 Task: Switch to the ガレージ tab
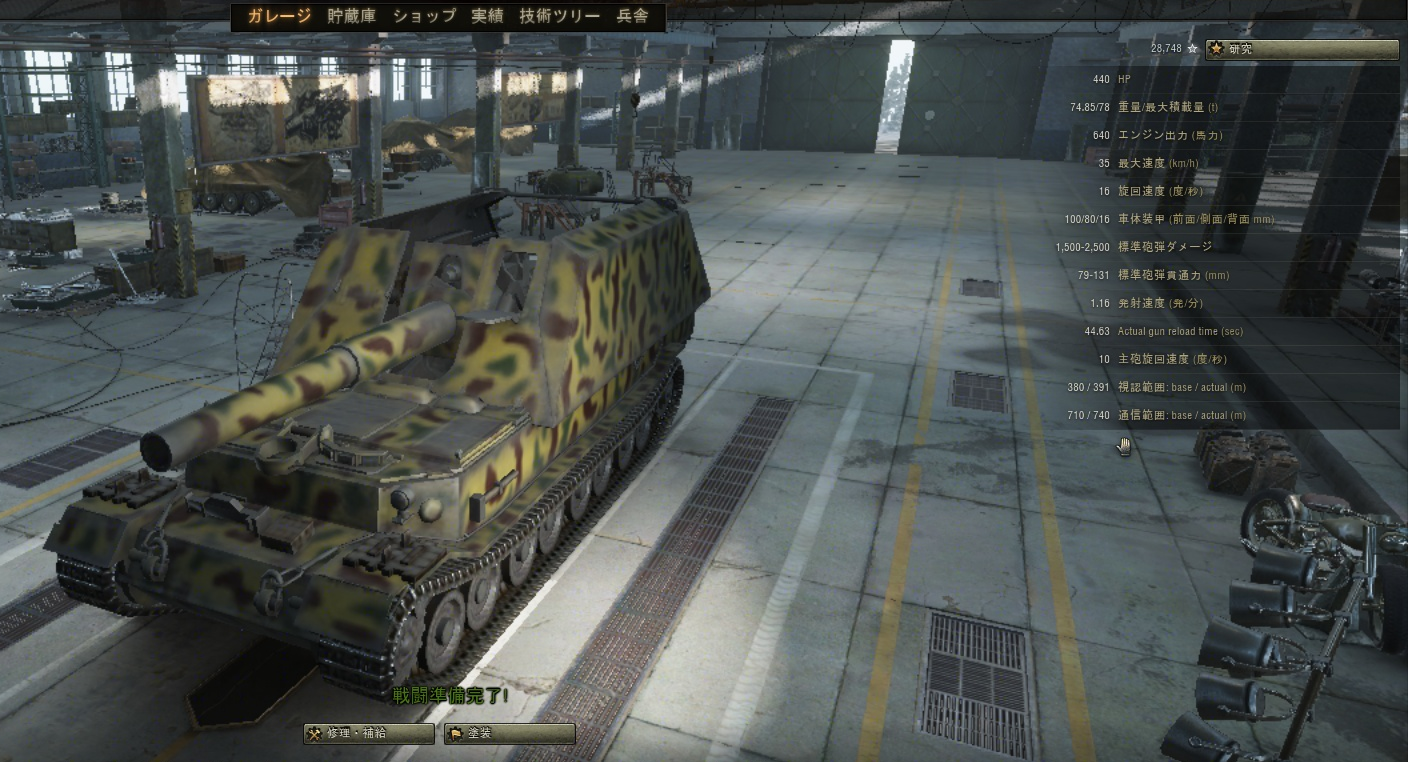coord(277,16)
